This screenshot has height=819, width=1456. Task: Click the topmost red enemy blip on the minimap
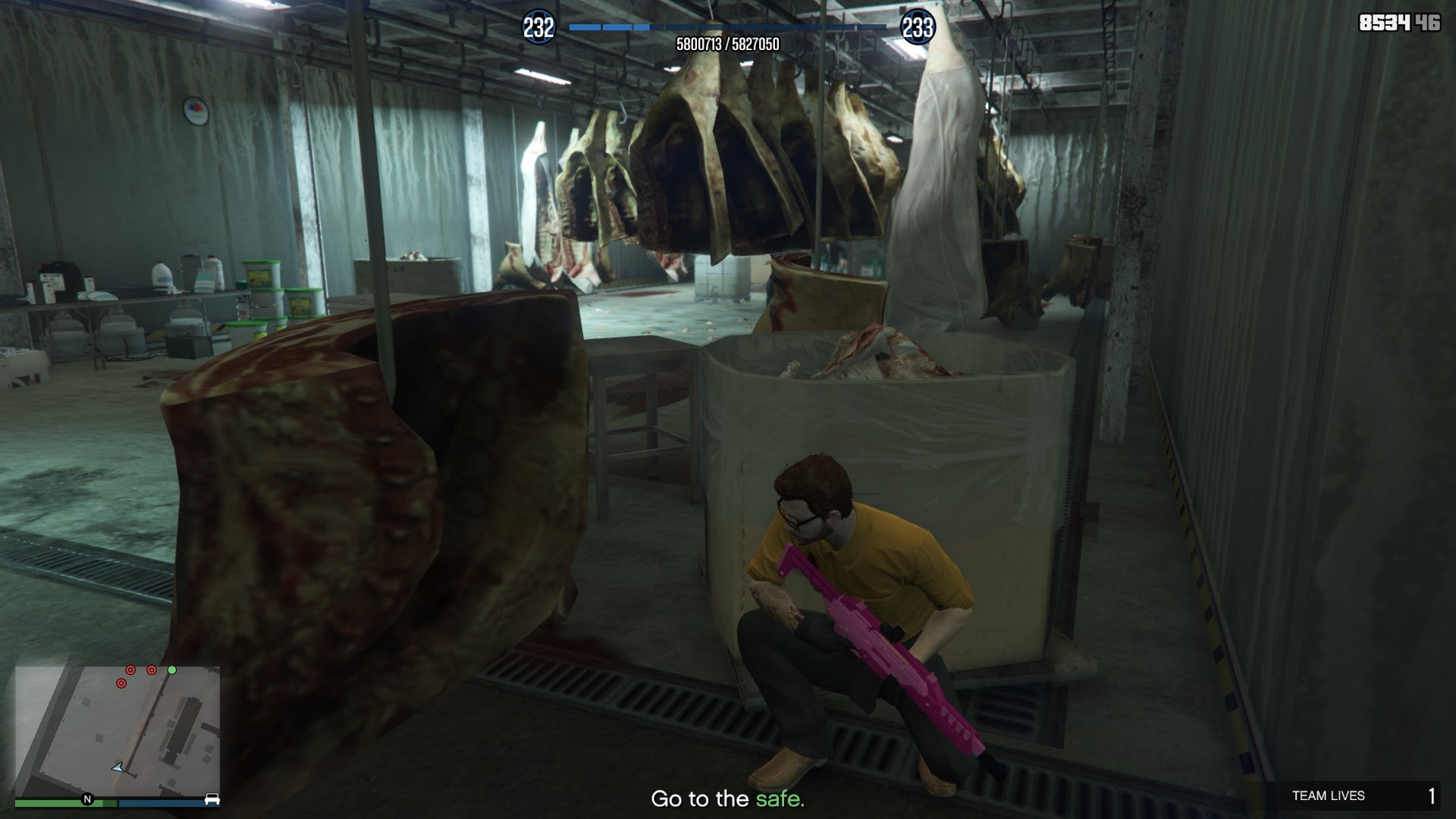130,670
